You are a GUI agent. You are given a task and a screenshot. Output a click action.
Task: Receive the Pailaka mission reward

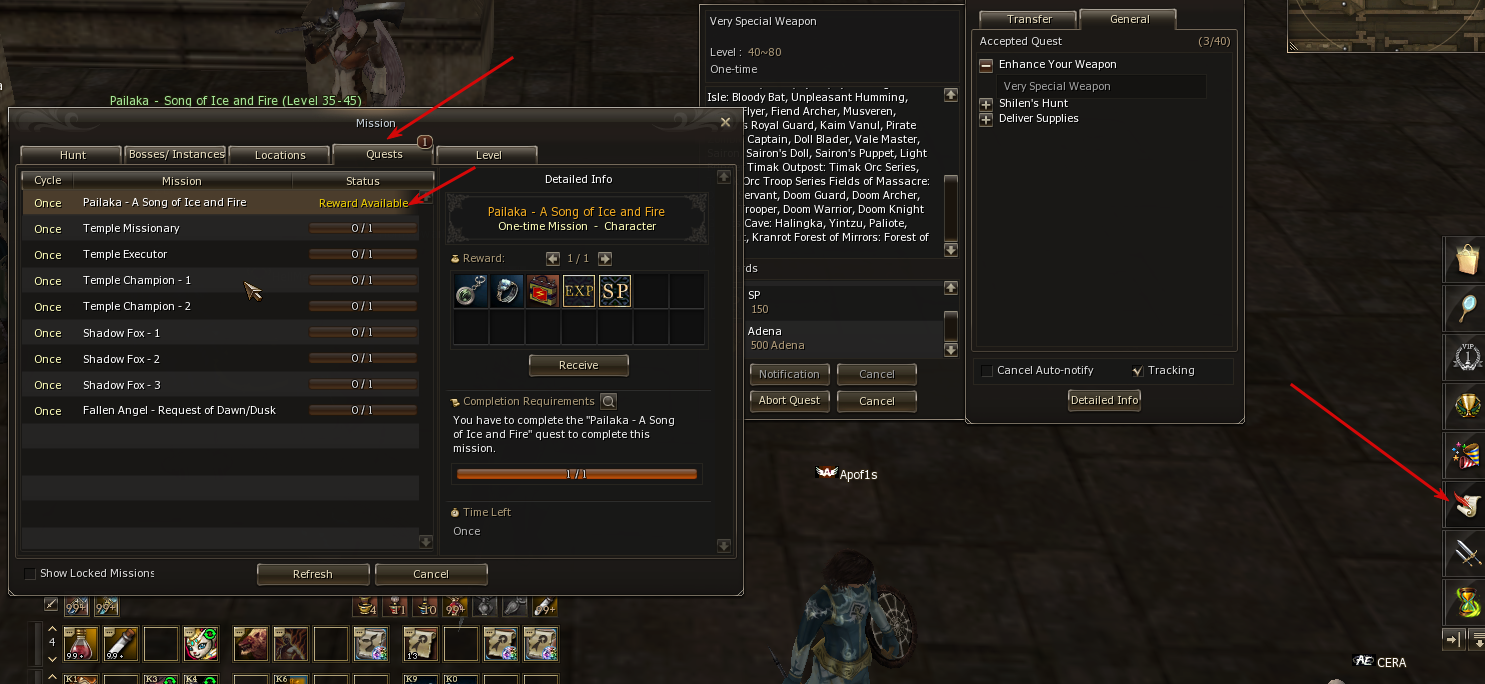tap(578, 365)
